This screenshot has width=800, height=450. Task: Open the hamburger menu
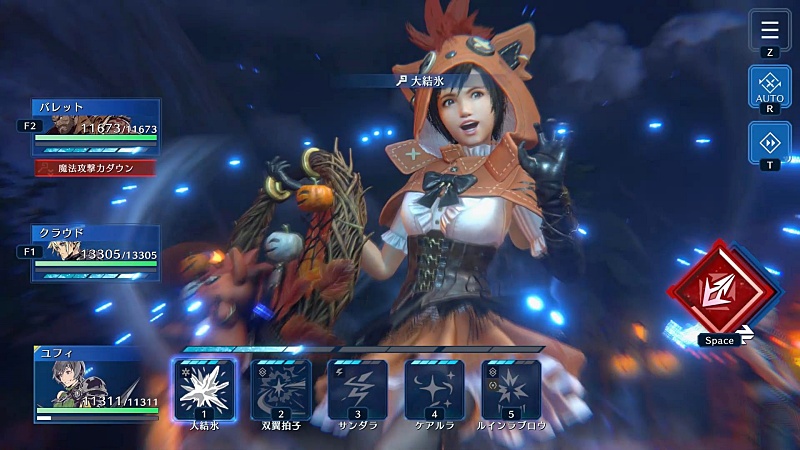[769, 29]
